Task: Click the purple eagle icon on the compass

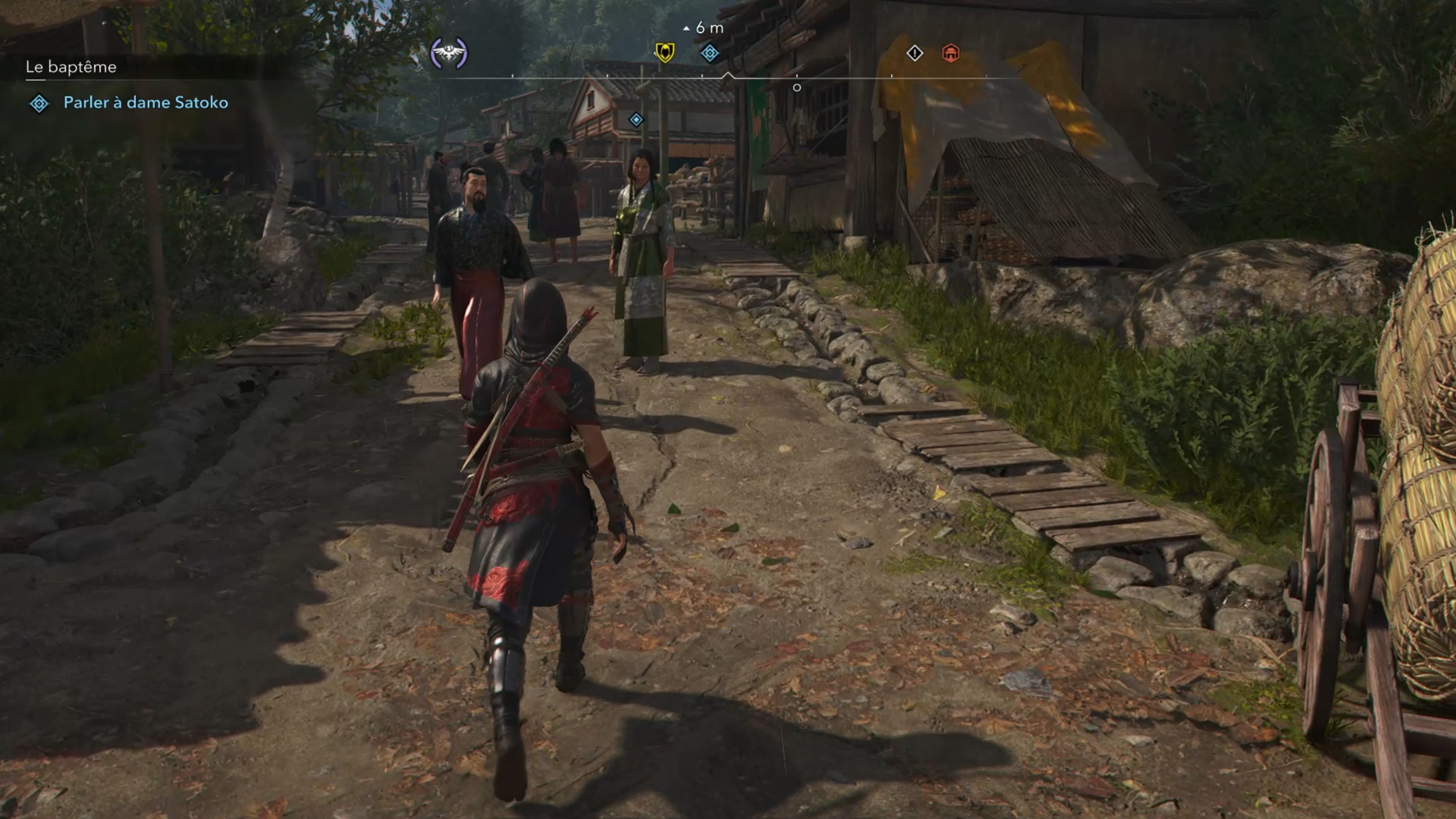Action: tap(449, 54)
